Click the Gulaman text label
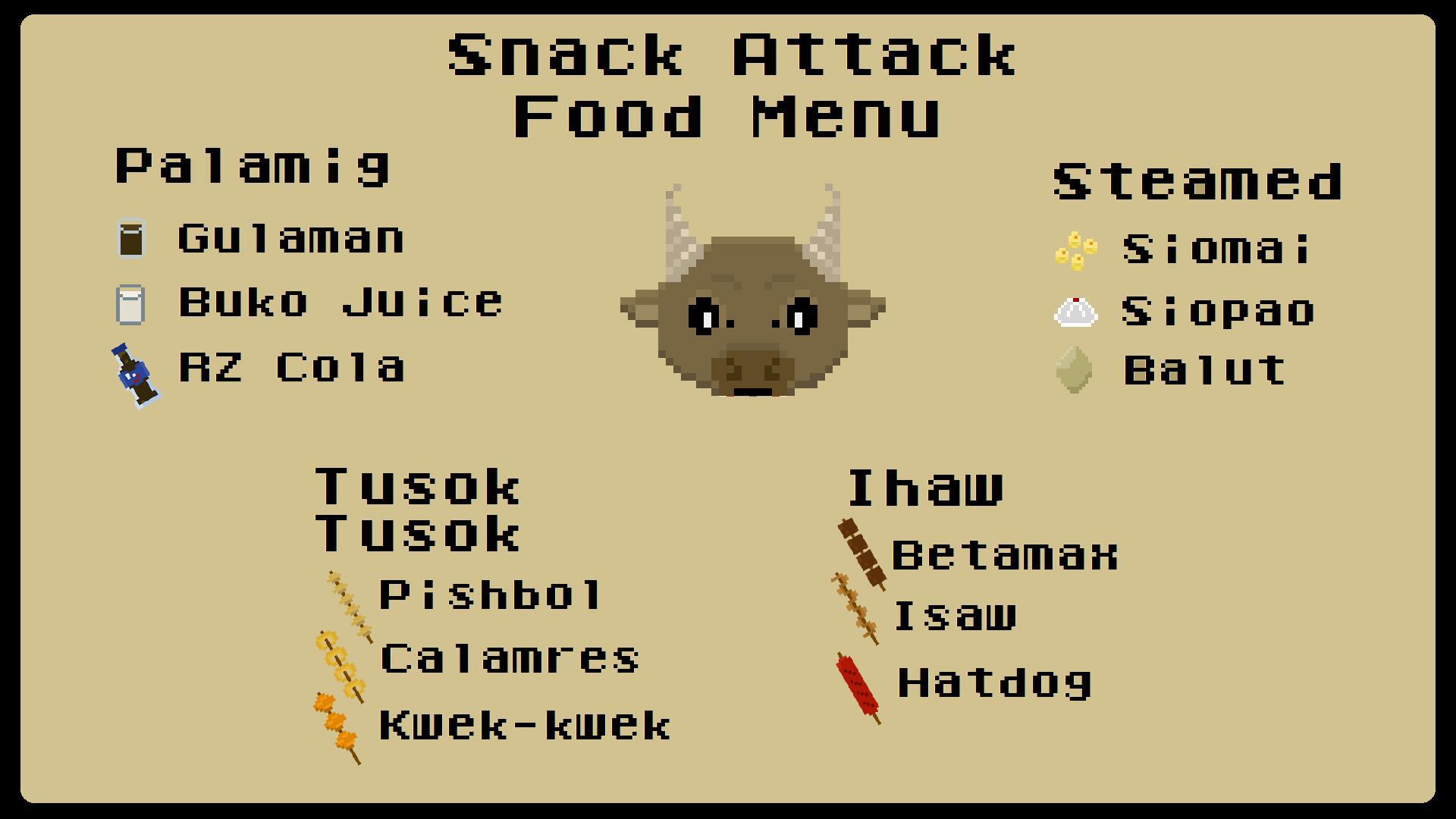 (290, 240)
